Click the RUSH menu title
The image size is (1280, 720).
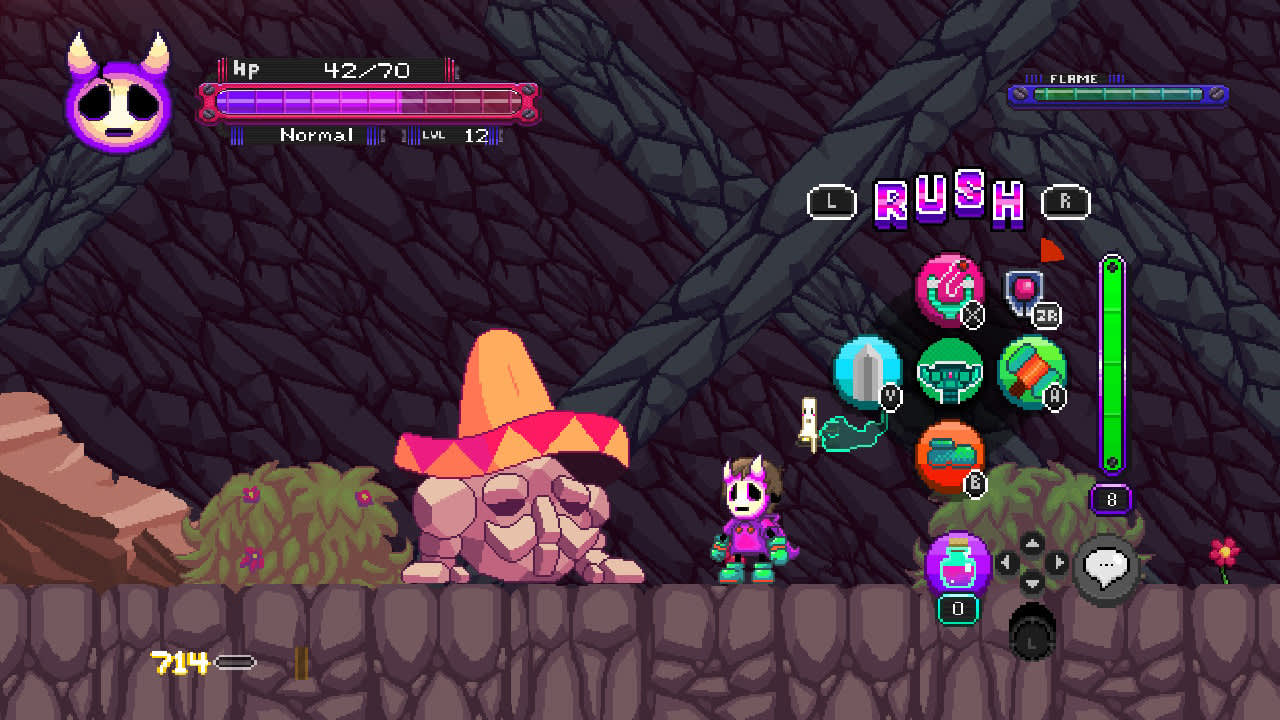[x=948, y=200]
